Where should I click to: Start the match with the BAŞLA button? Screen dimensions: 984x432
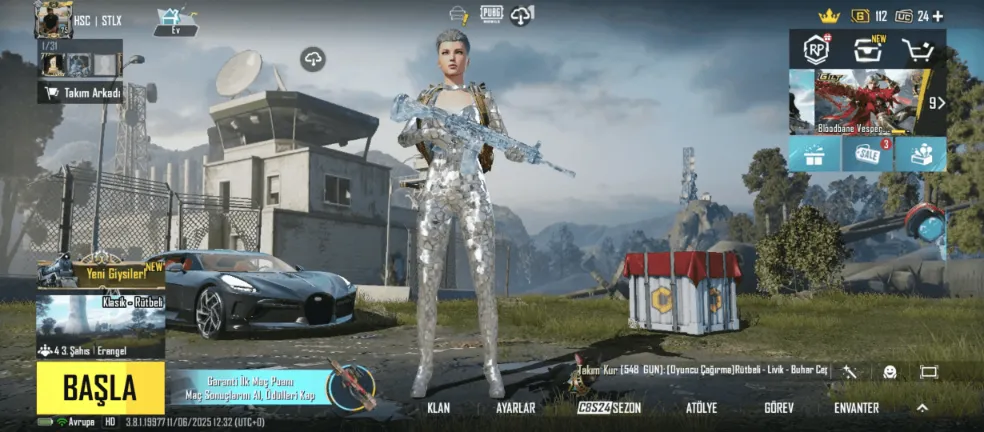pos(100,388)
